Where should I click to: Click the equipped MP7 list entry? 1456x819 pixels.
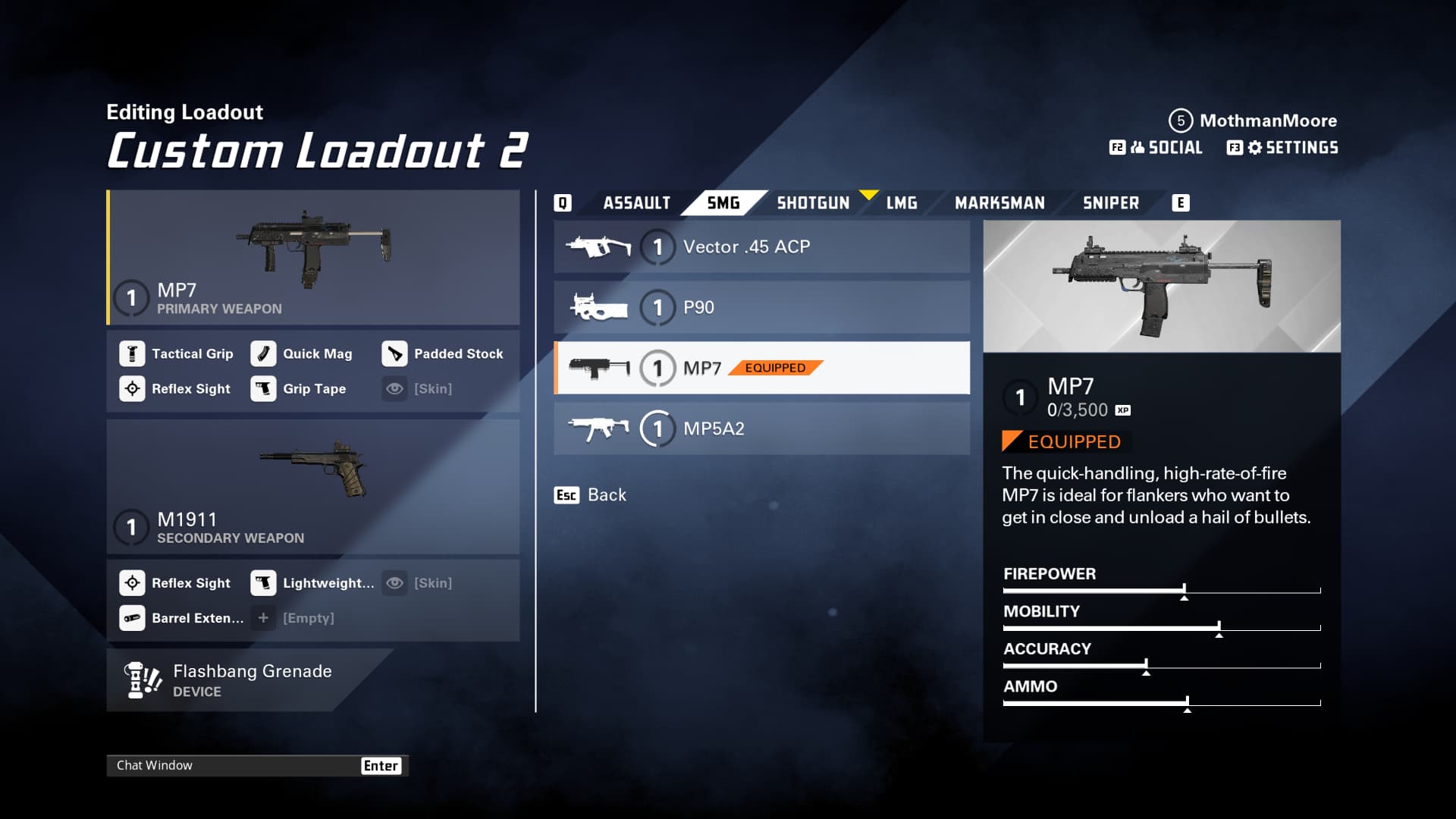click(x=761, y=369)
